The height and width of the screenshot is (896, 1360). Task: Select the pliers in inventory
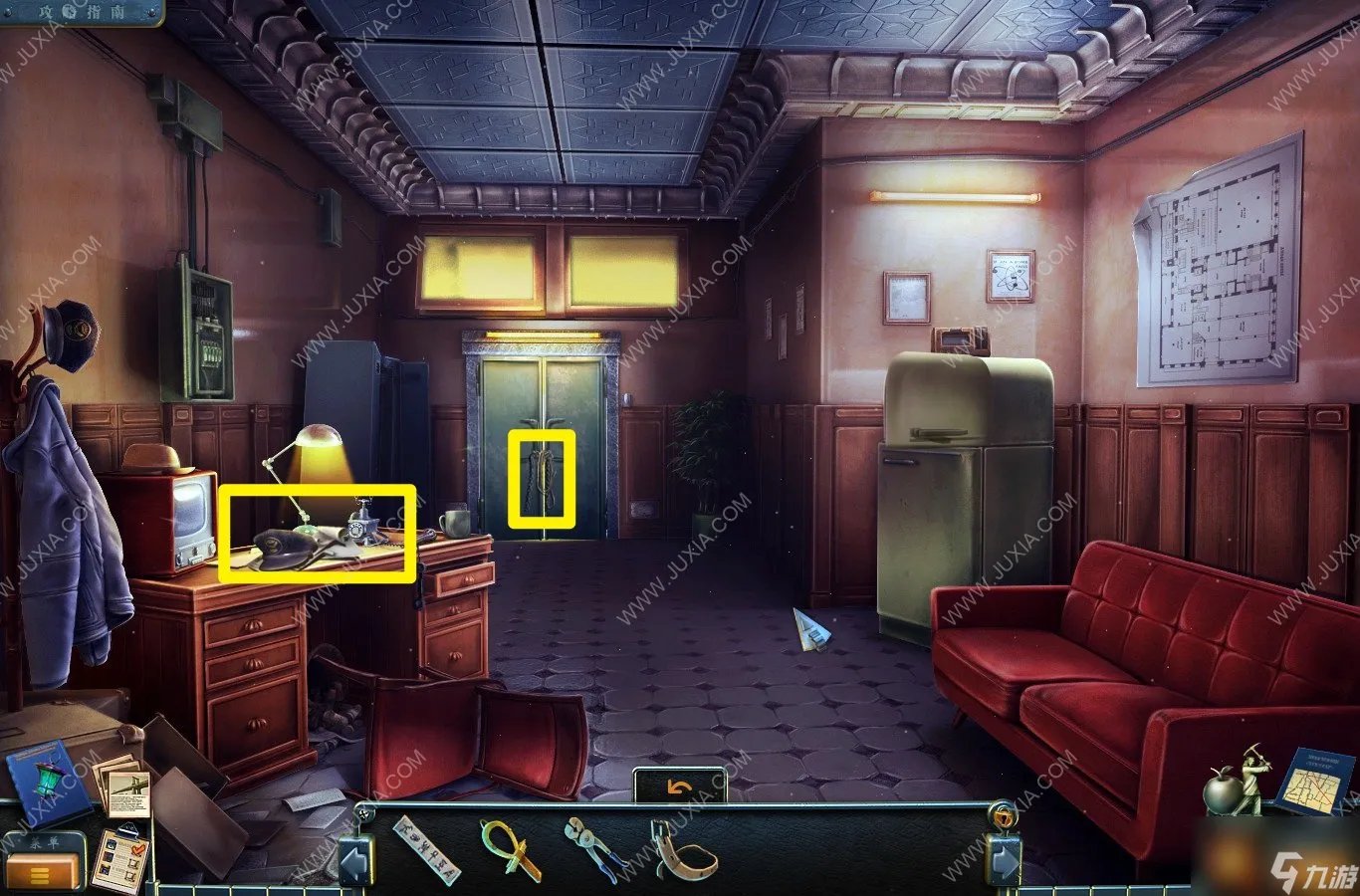pos(591,848)
